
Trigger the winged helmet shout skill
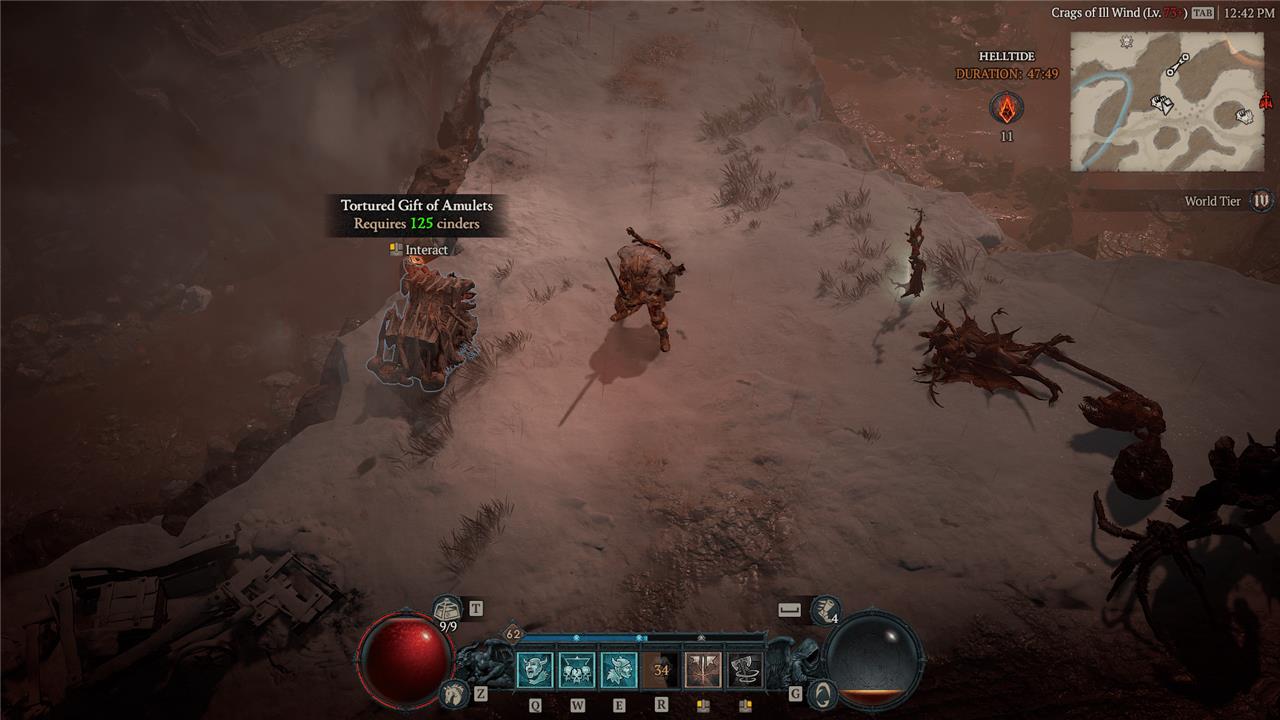pyautogui.click(x=619, y=670)
